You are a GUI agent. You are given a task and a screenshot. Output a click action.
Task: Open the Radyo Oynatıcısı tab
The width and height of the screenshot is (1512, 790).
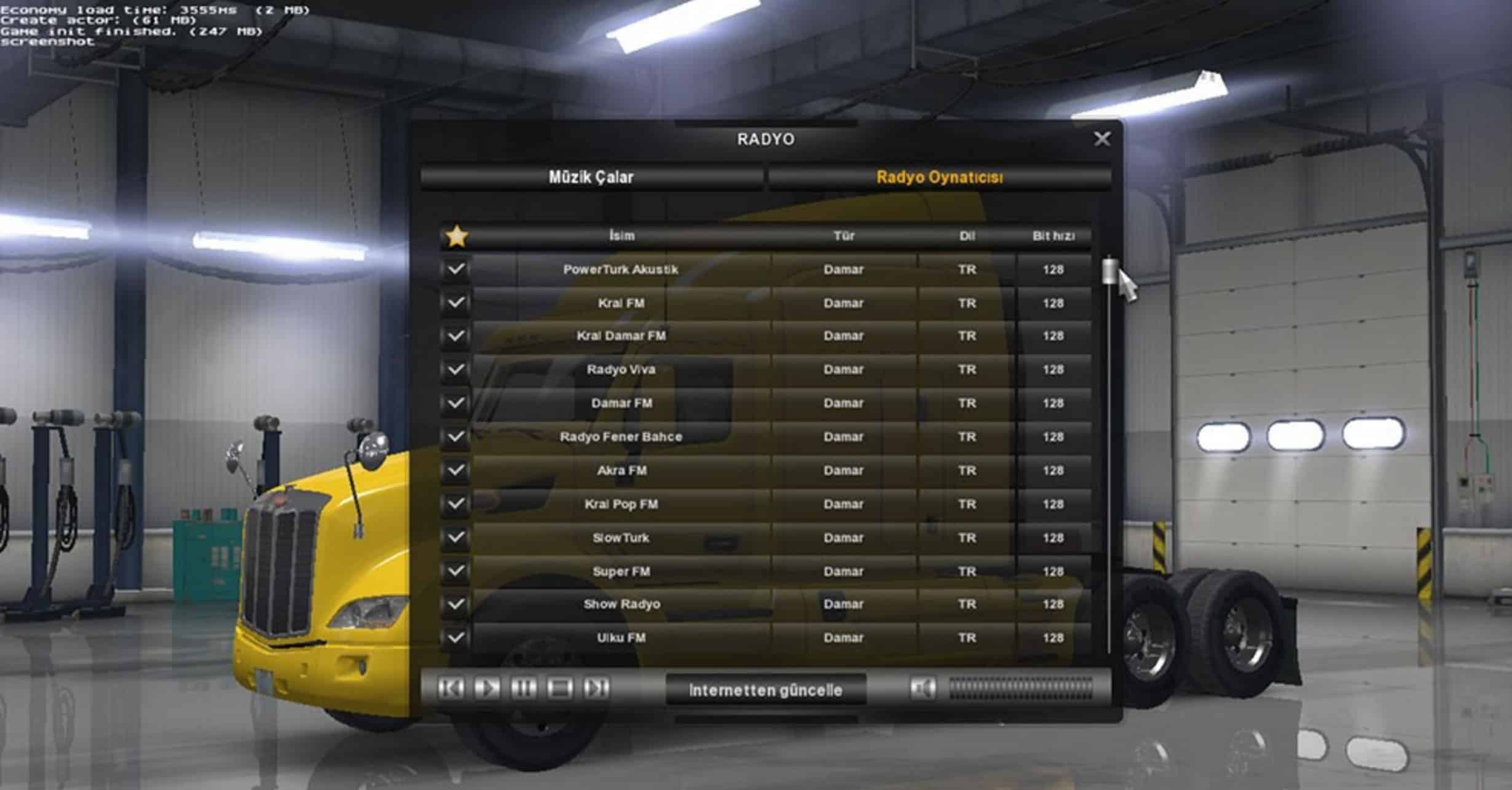tap(939, 178)
